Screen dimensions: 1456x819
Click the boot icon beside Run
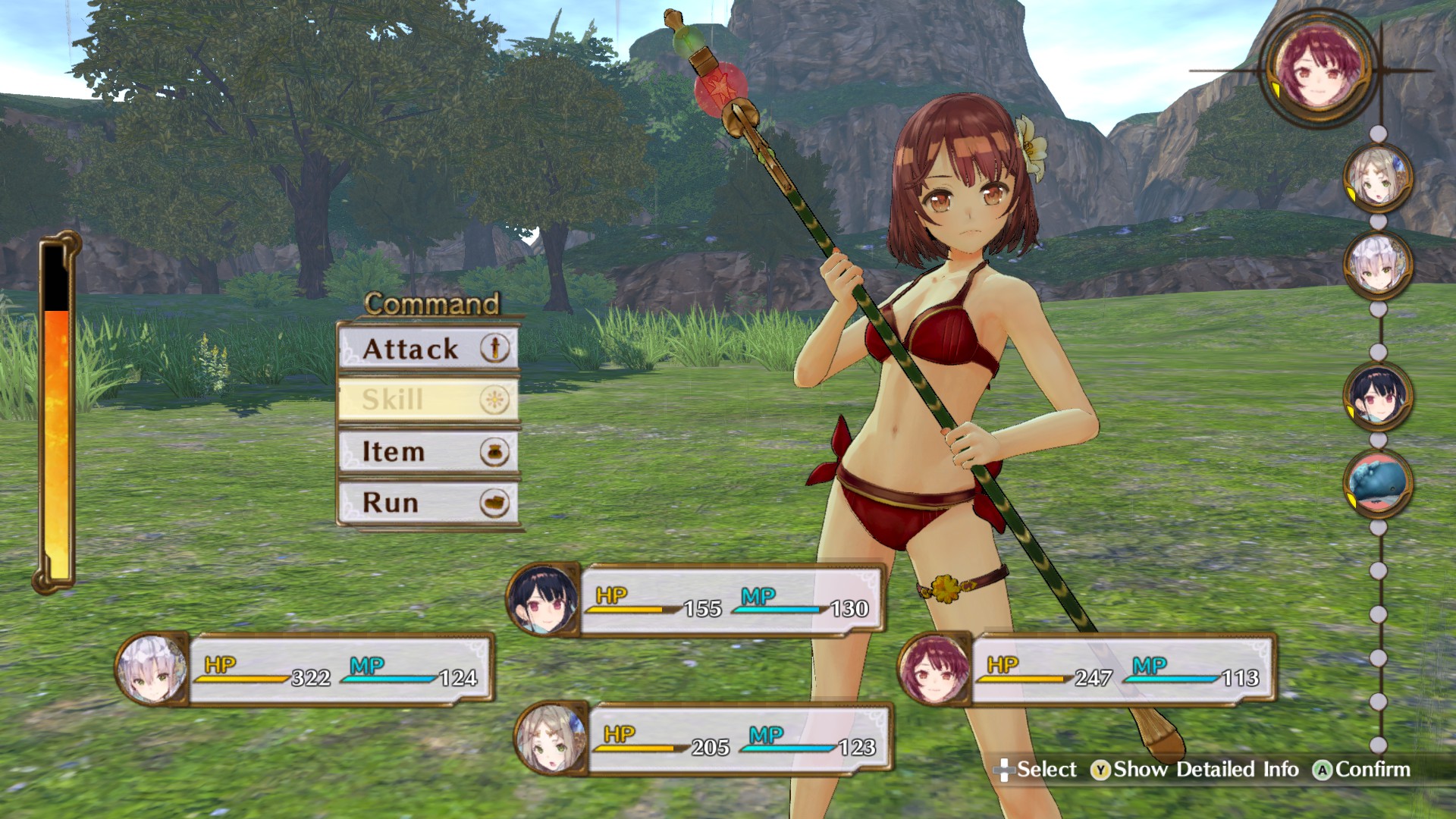coord(494,502)
